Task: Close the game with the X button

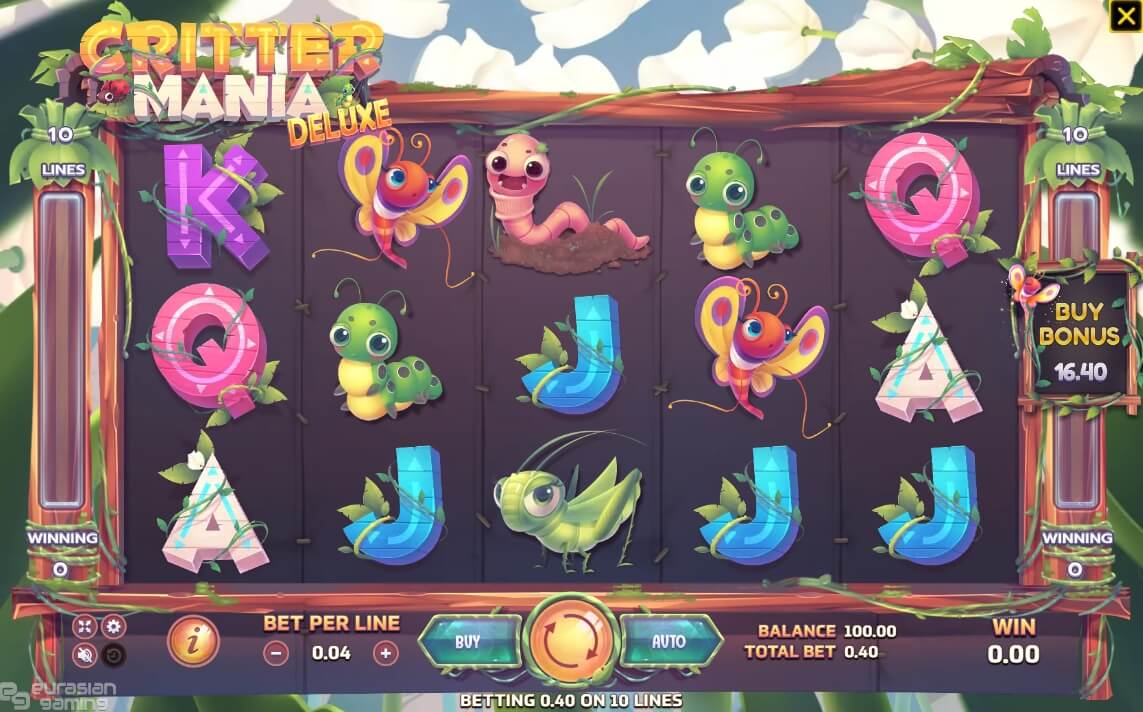Action: [x=1124, y=16]
